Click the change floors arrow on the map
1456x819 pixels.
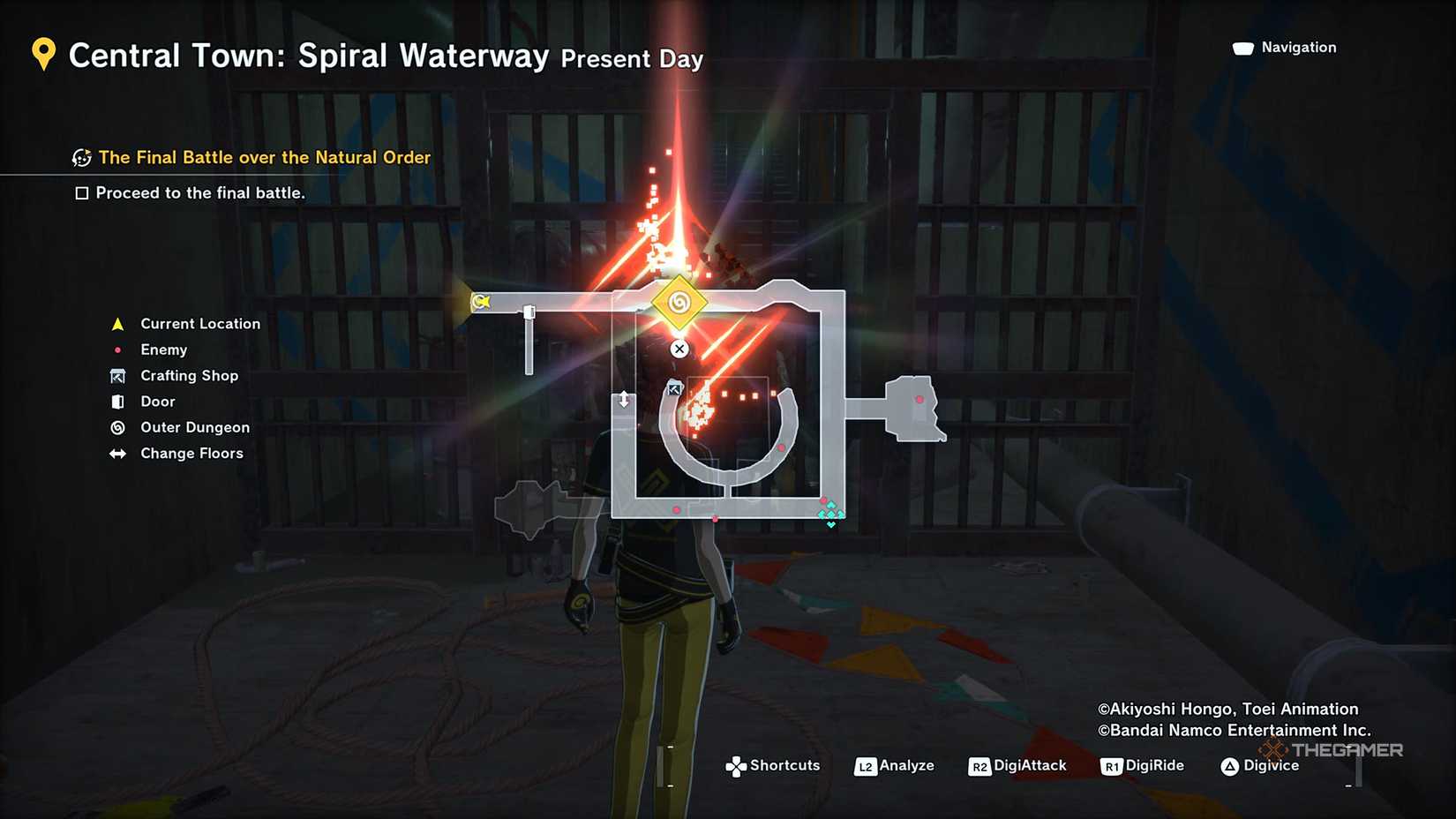624,400
